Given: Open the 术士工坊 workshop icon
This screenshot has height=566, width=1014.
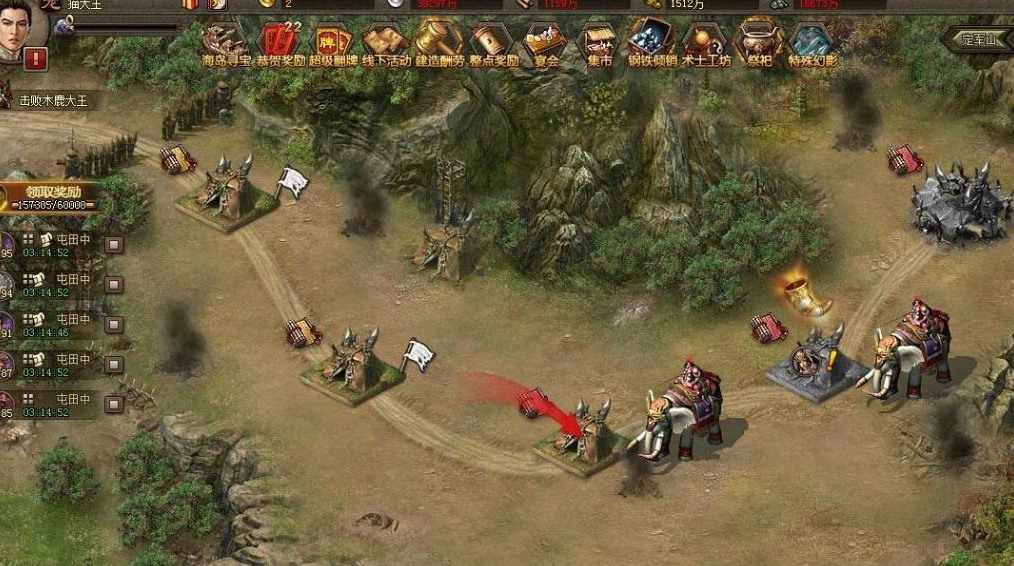Looking at the screenshot, I should tap(706, 42).
